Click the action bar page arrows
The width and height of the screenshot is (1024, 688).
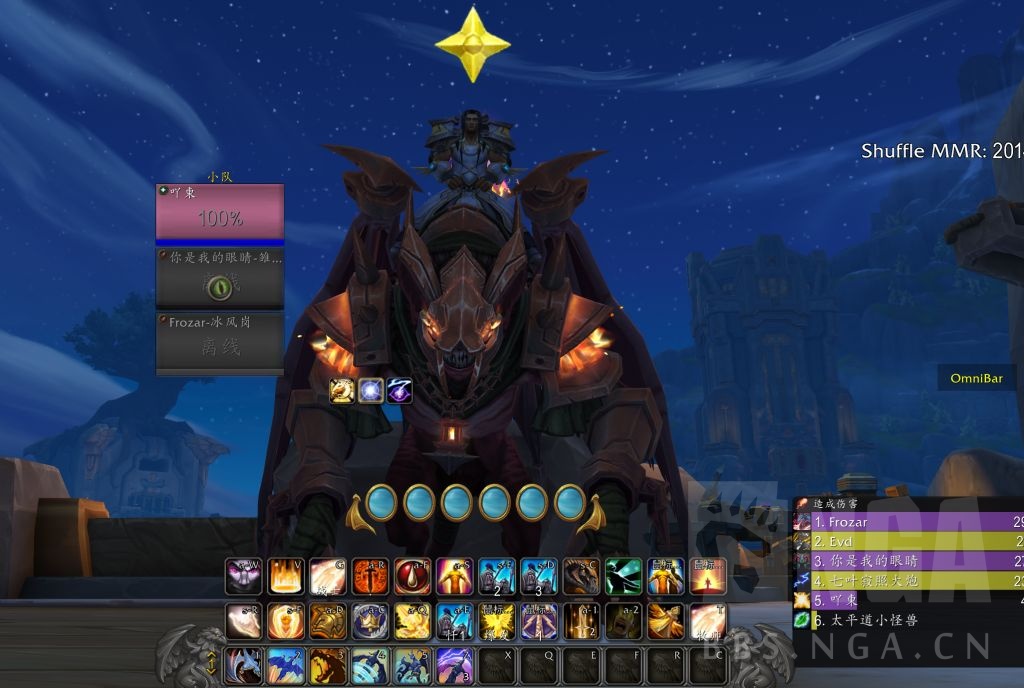tap(212, 664)
